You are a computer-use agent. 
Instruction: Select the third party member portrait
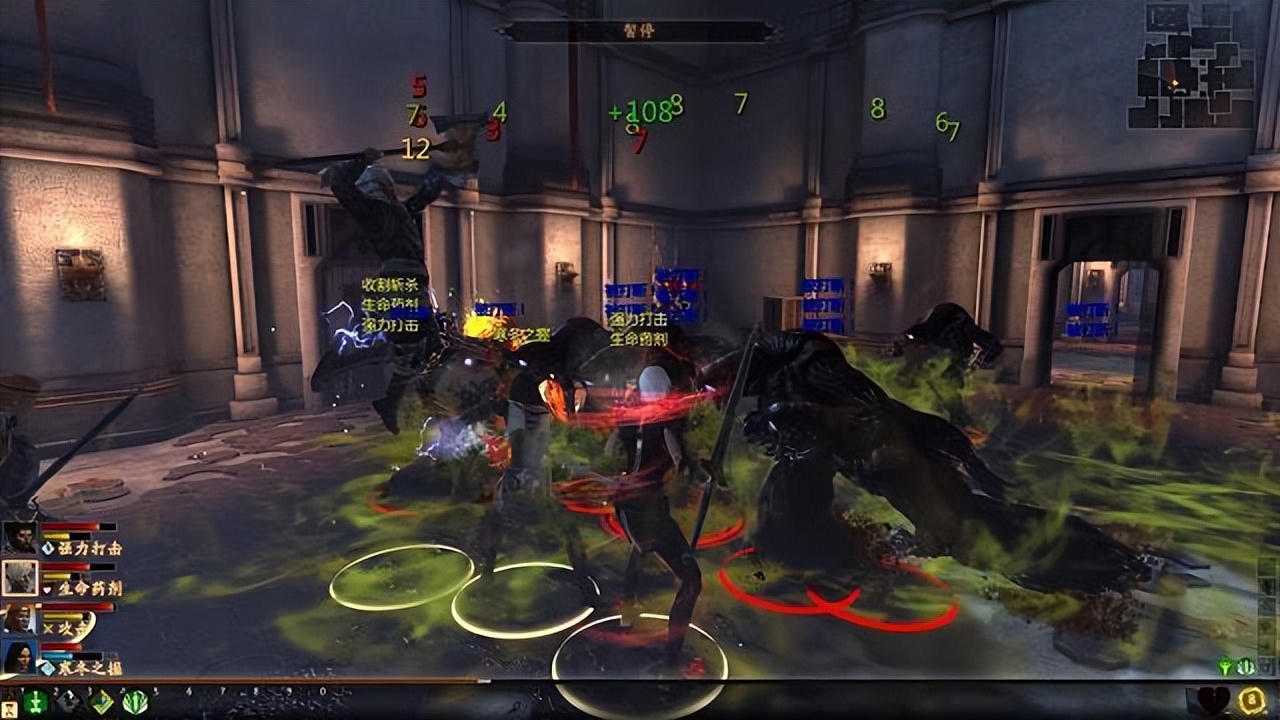(19, 618)
